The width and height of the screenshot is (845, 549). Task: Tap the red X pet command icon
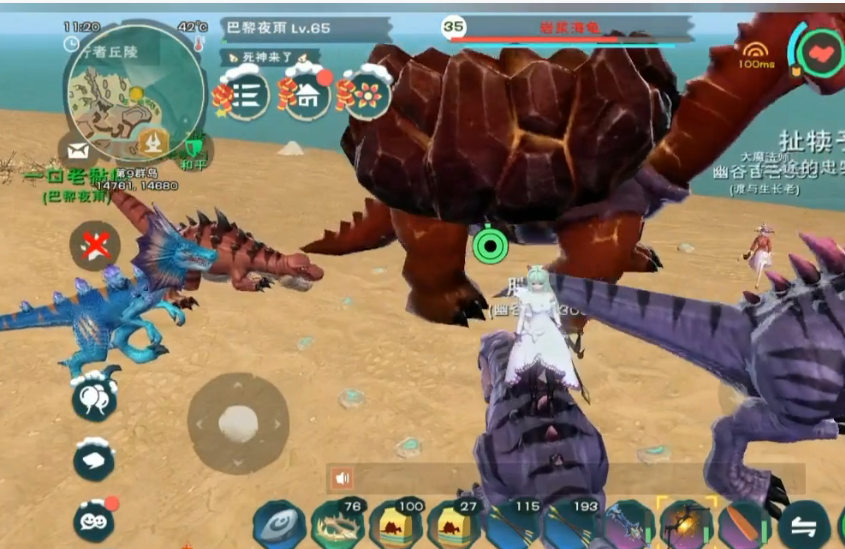tap(95, 245)
